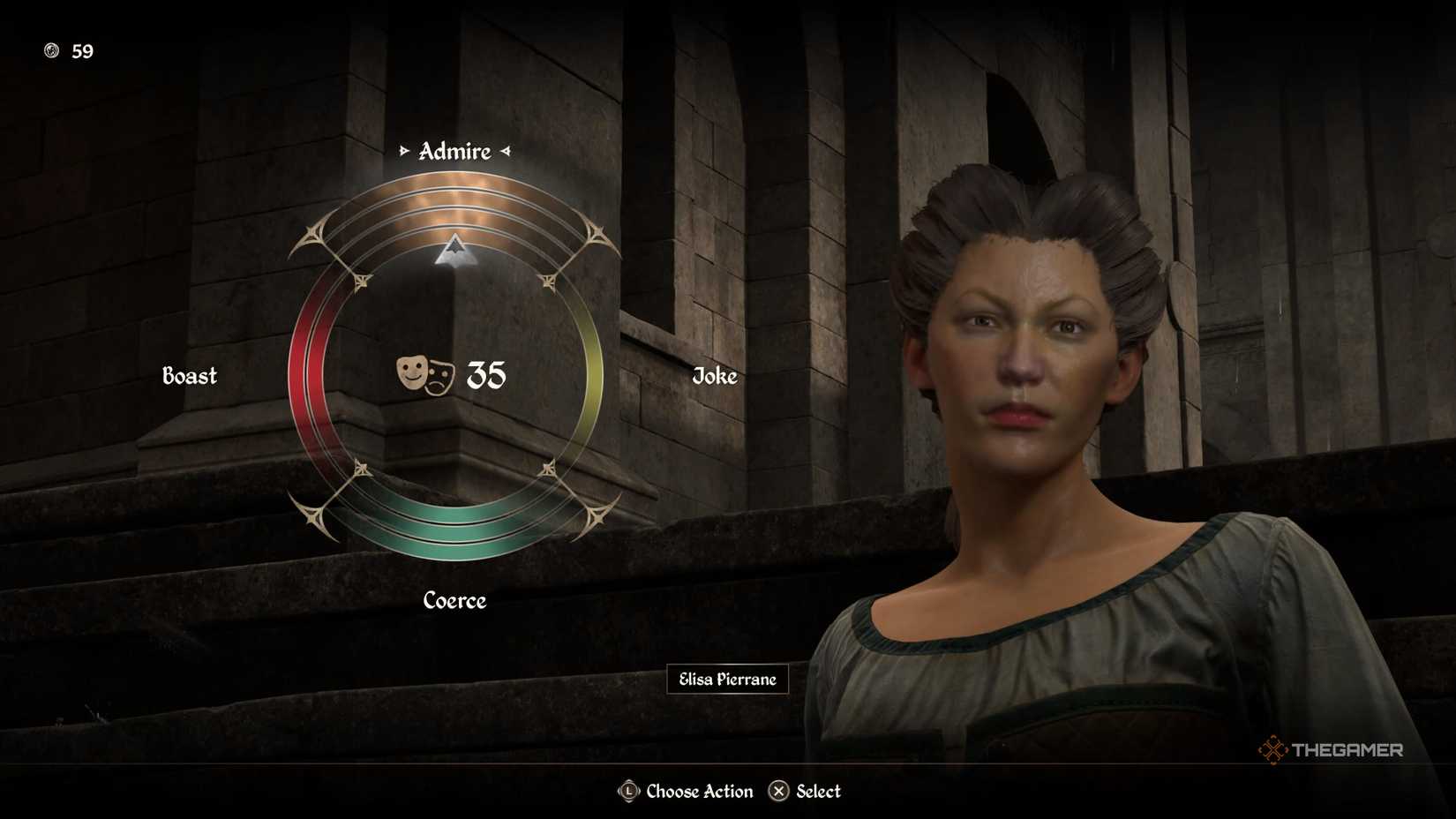Click the currency count 59

pyautogui.click(x=82, y=52)
